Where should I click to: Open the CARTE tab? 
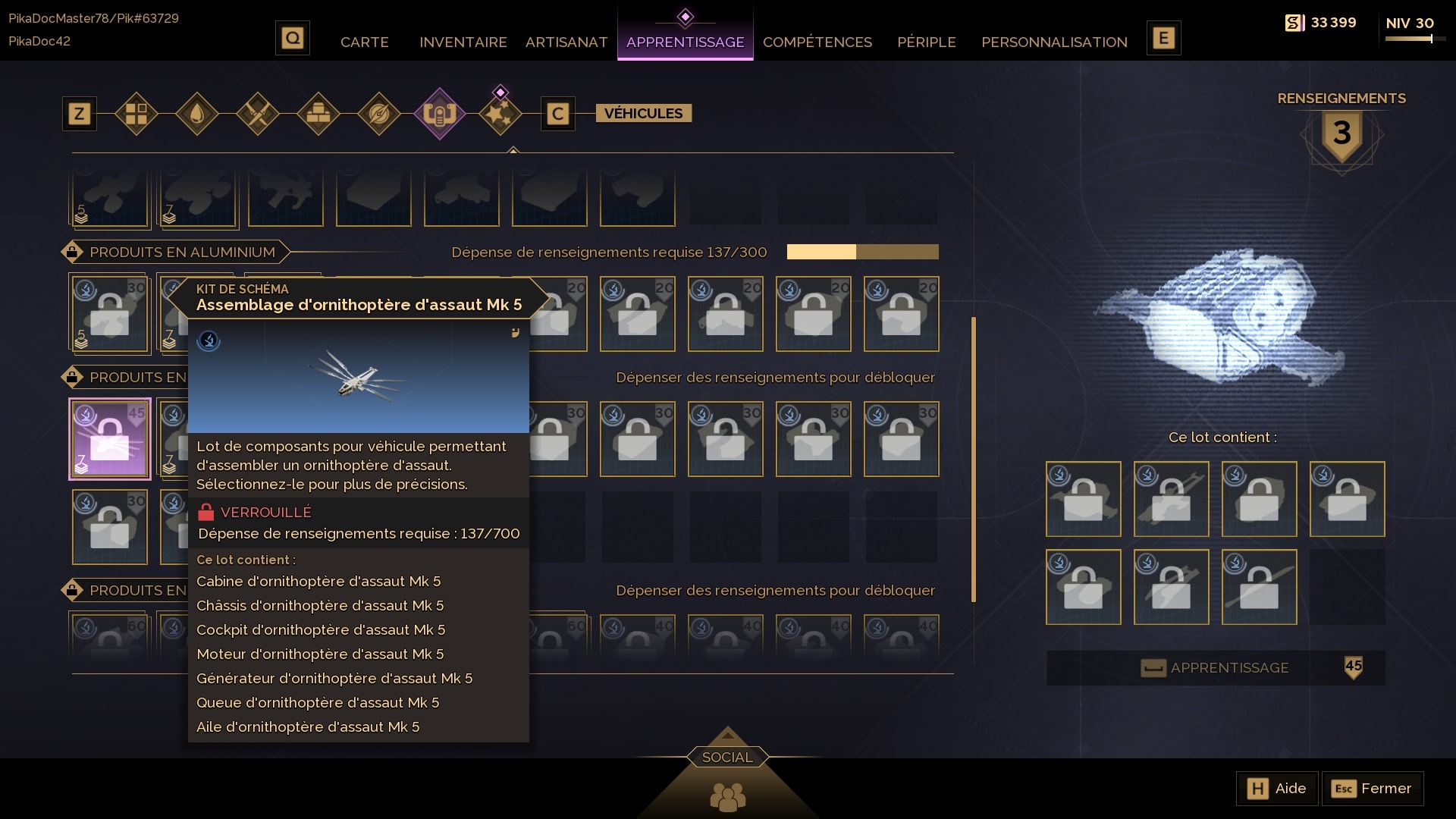(x=364, y=42)
